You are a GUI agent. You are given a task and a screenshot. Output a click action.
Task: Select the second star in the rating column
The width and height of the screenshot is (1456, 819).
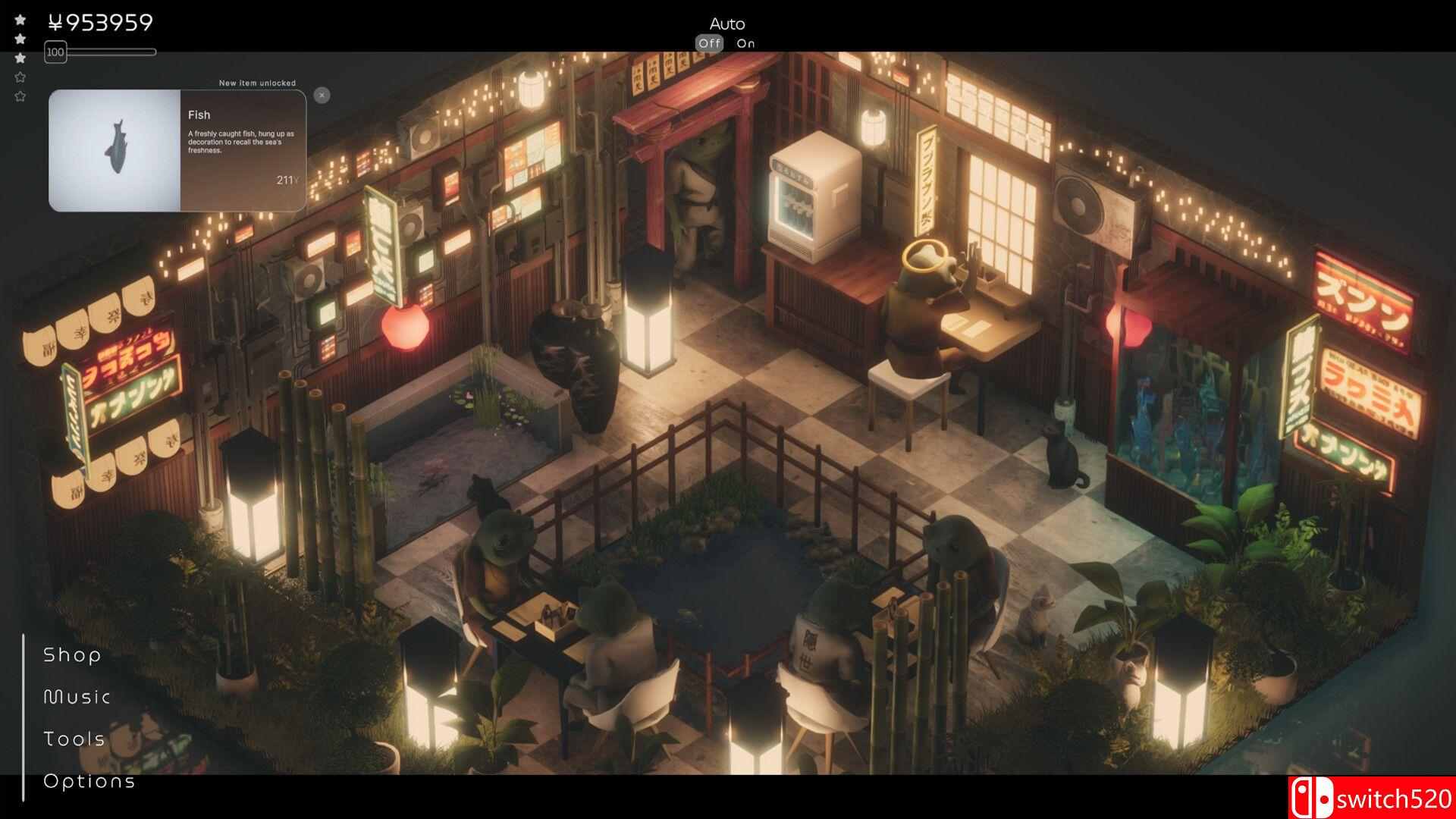pyautogui.click(x=20, y=39)
